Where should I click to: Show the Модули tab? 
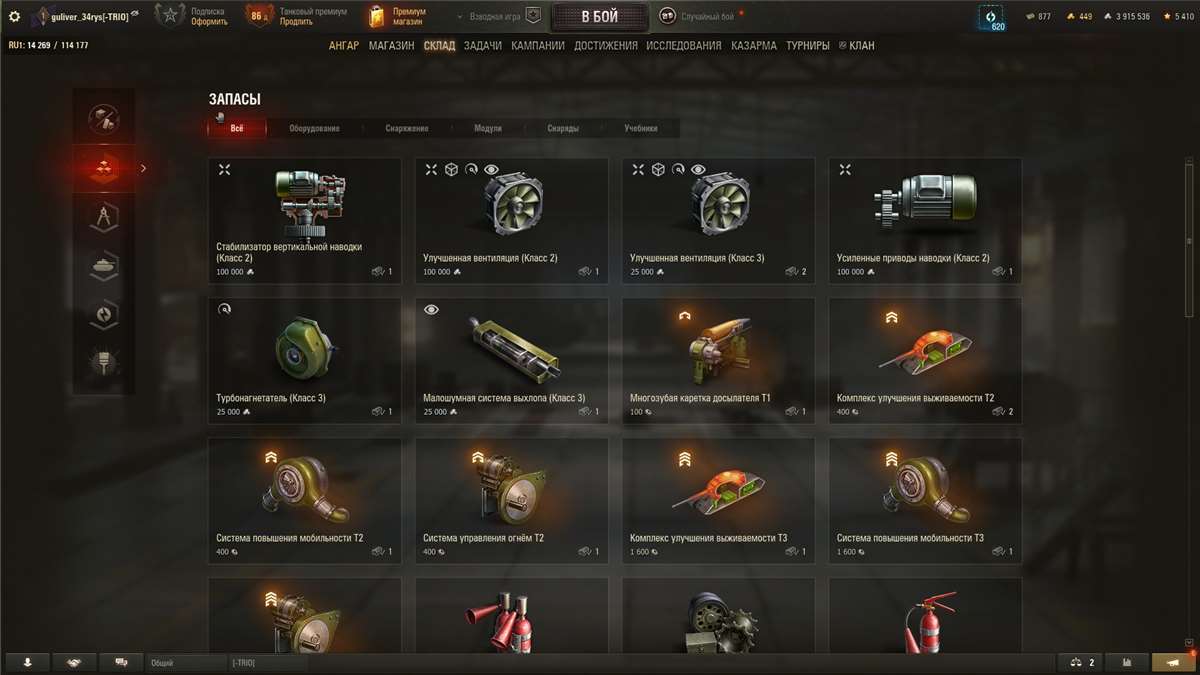pos(488,128)
